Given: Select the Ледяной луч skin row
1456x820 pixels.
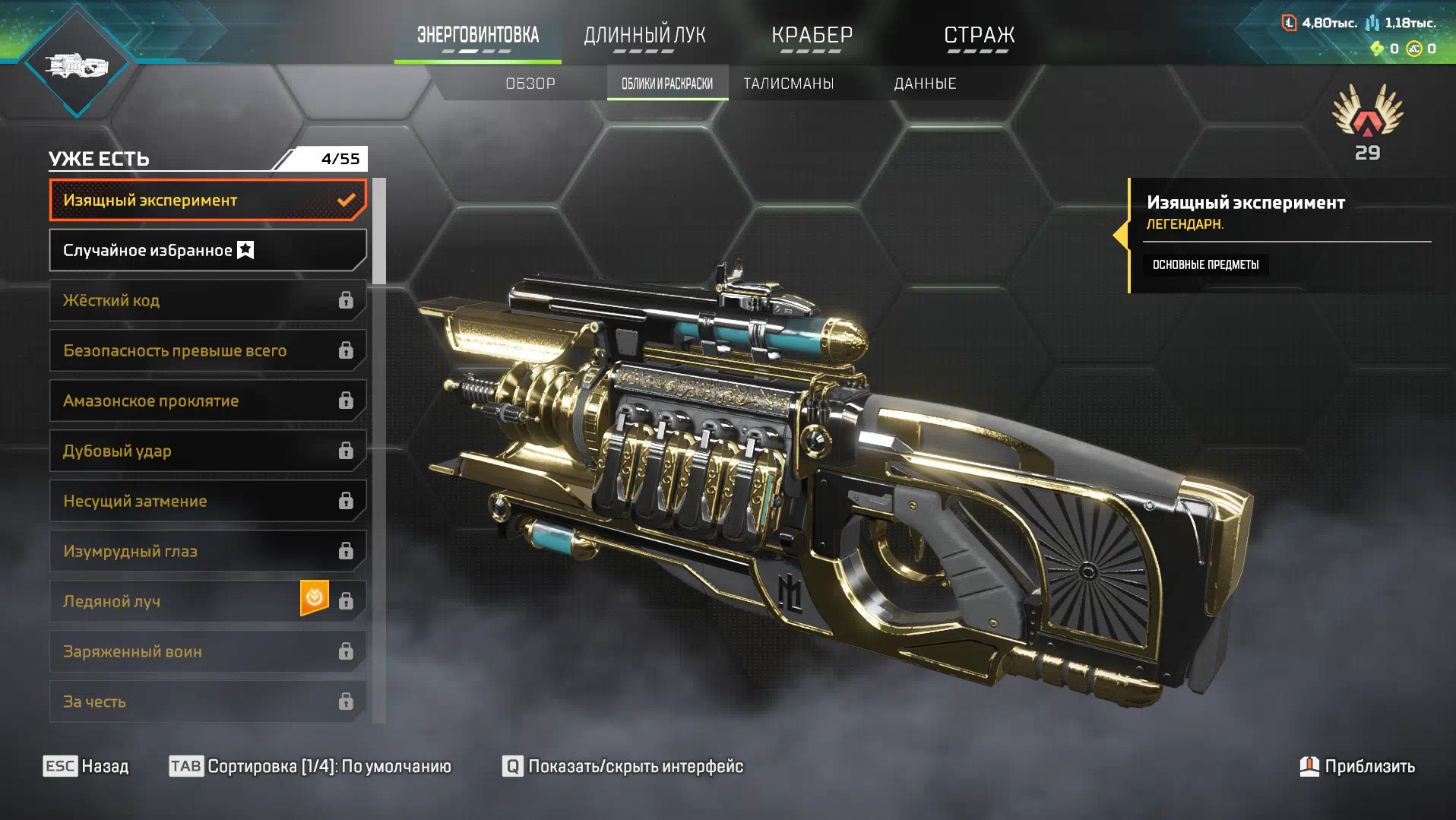Looking at the screenshot, I should [175, 601].
